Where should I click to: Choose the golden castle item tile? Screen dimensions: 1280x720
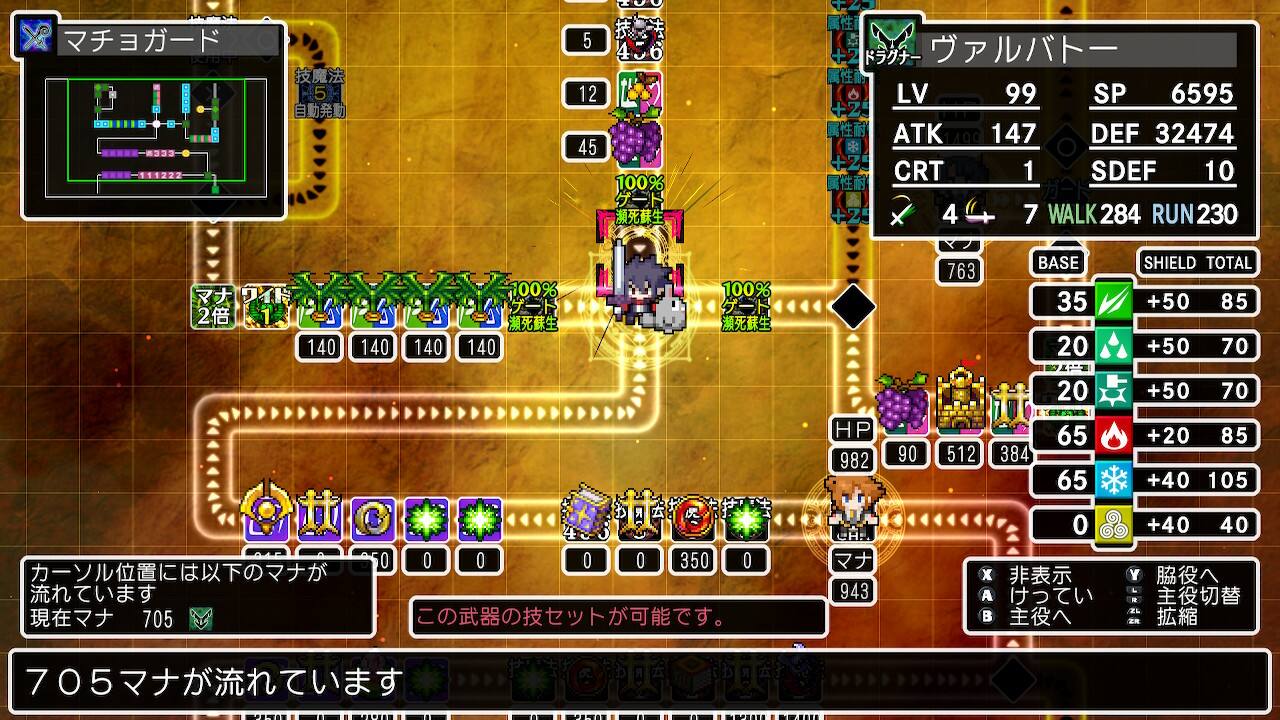click(960, 406)
